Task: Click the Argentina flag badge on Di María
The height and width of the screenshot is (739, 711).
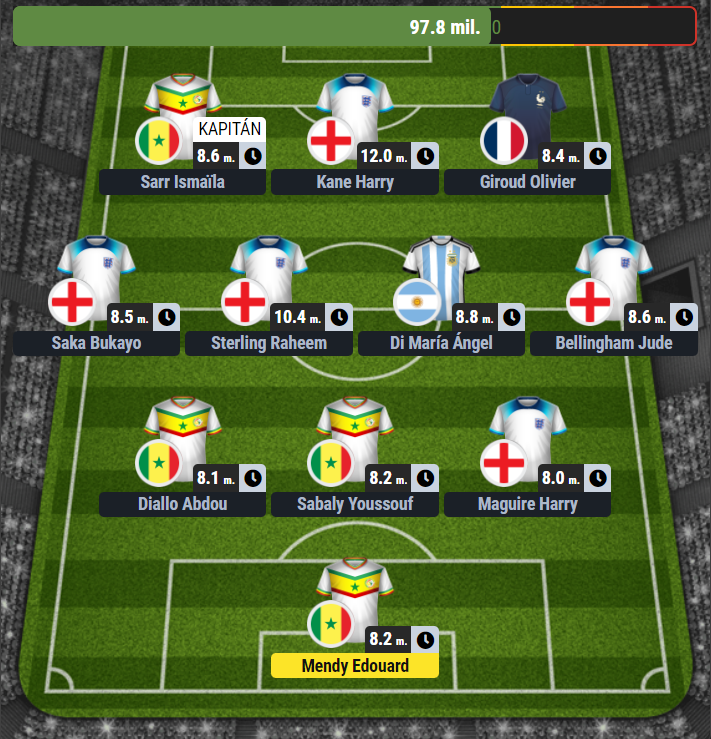Action: 417,302
